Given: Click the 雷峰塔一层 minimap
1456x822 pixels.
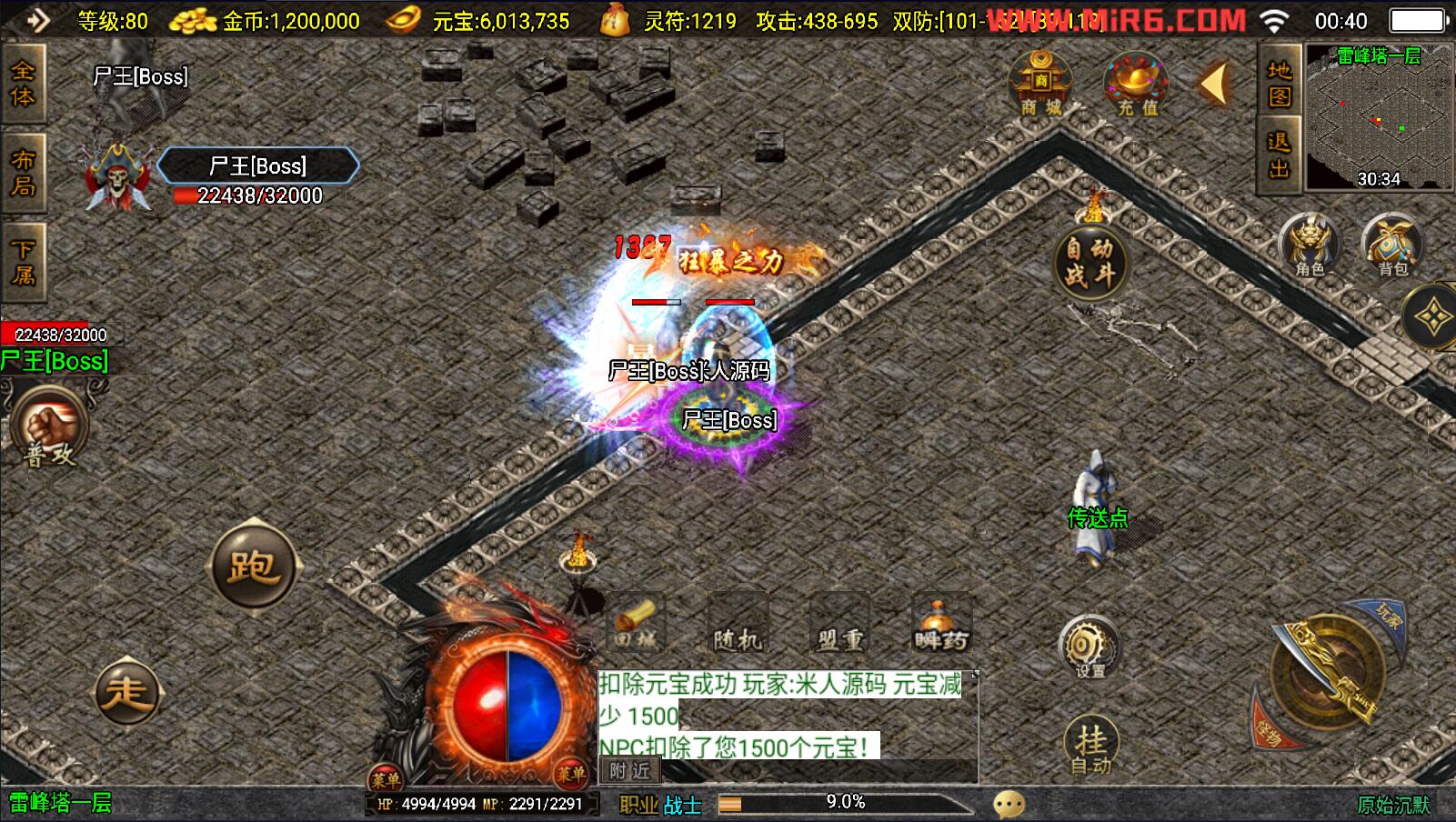Looking at the screenshot, I should coord(1379,118).
